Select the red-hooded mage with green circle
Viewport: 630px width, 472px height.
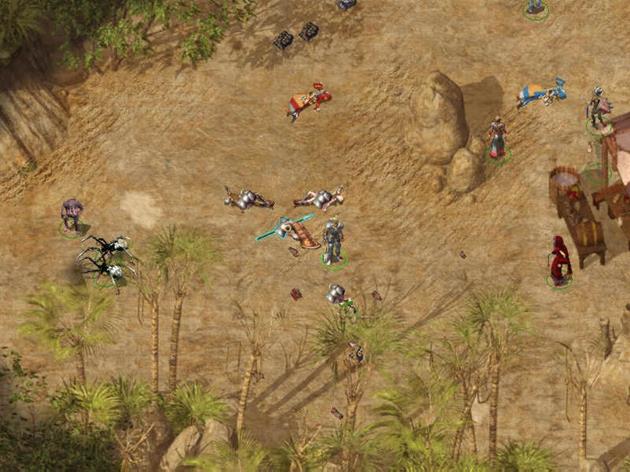pyautogui.click(x=559, y=261)
